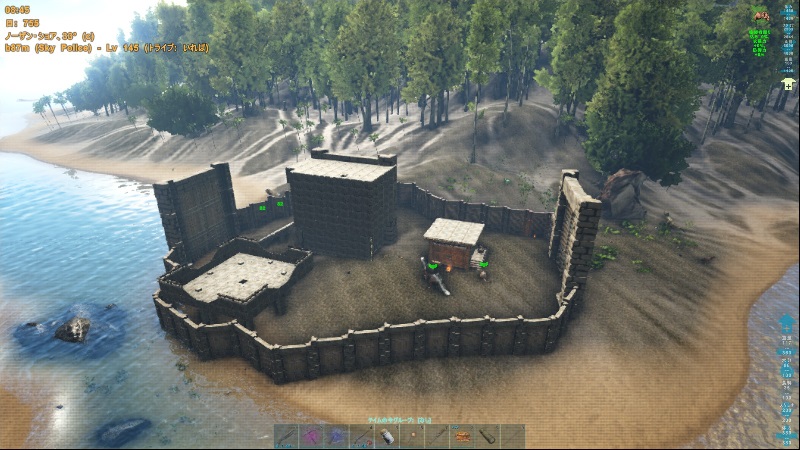Select the glass jar hotbar slot
The image size is (800, 450).
pos(387,436)
